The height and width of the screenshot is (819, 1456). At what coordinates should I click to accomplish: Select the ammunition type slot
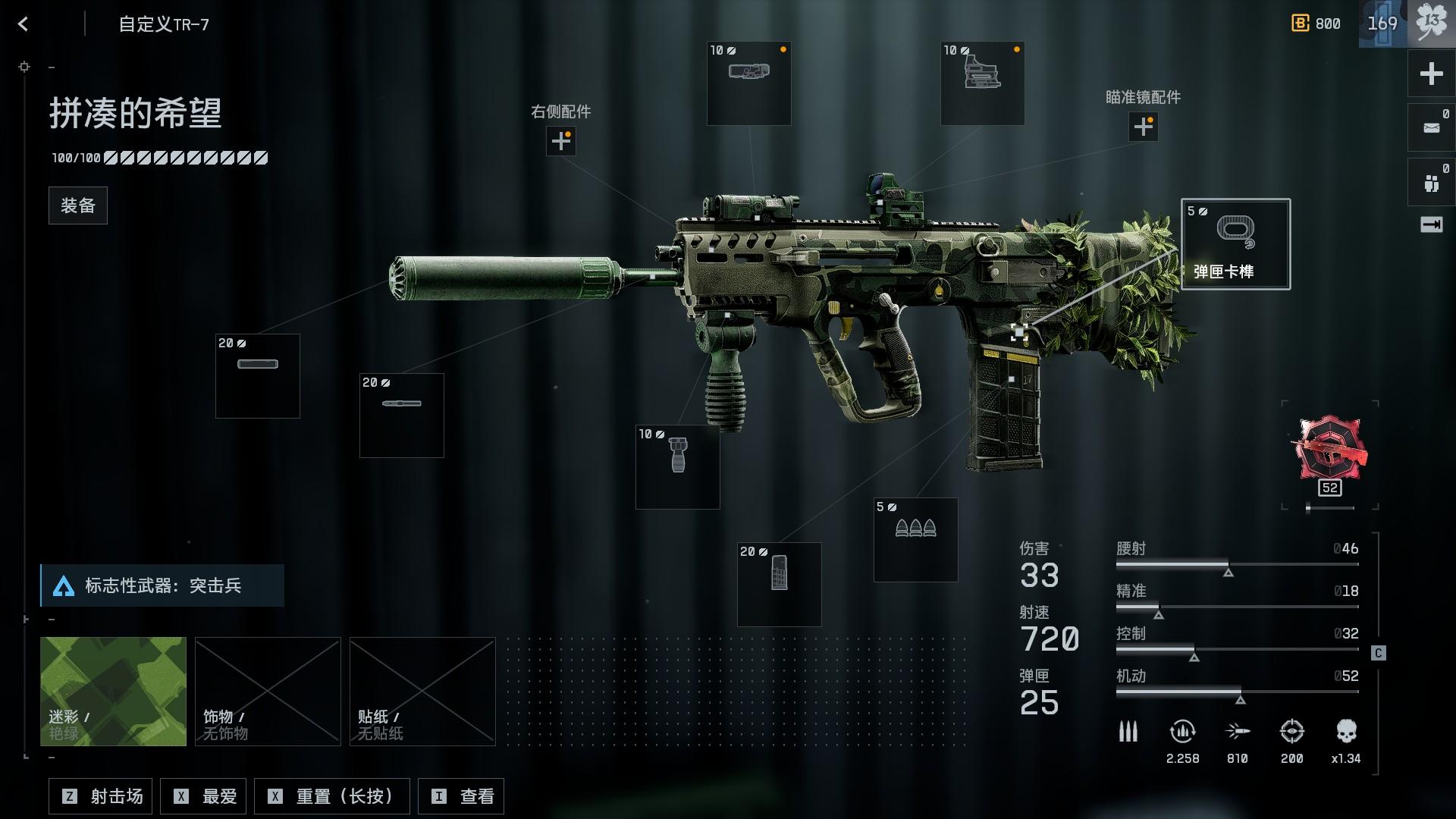pyautogui.click(x=915, y=540)
